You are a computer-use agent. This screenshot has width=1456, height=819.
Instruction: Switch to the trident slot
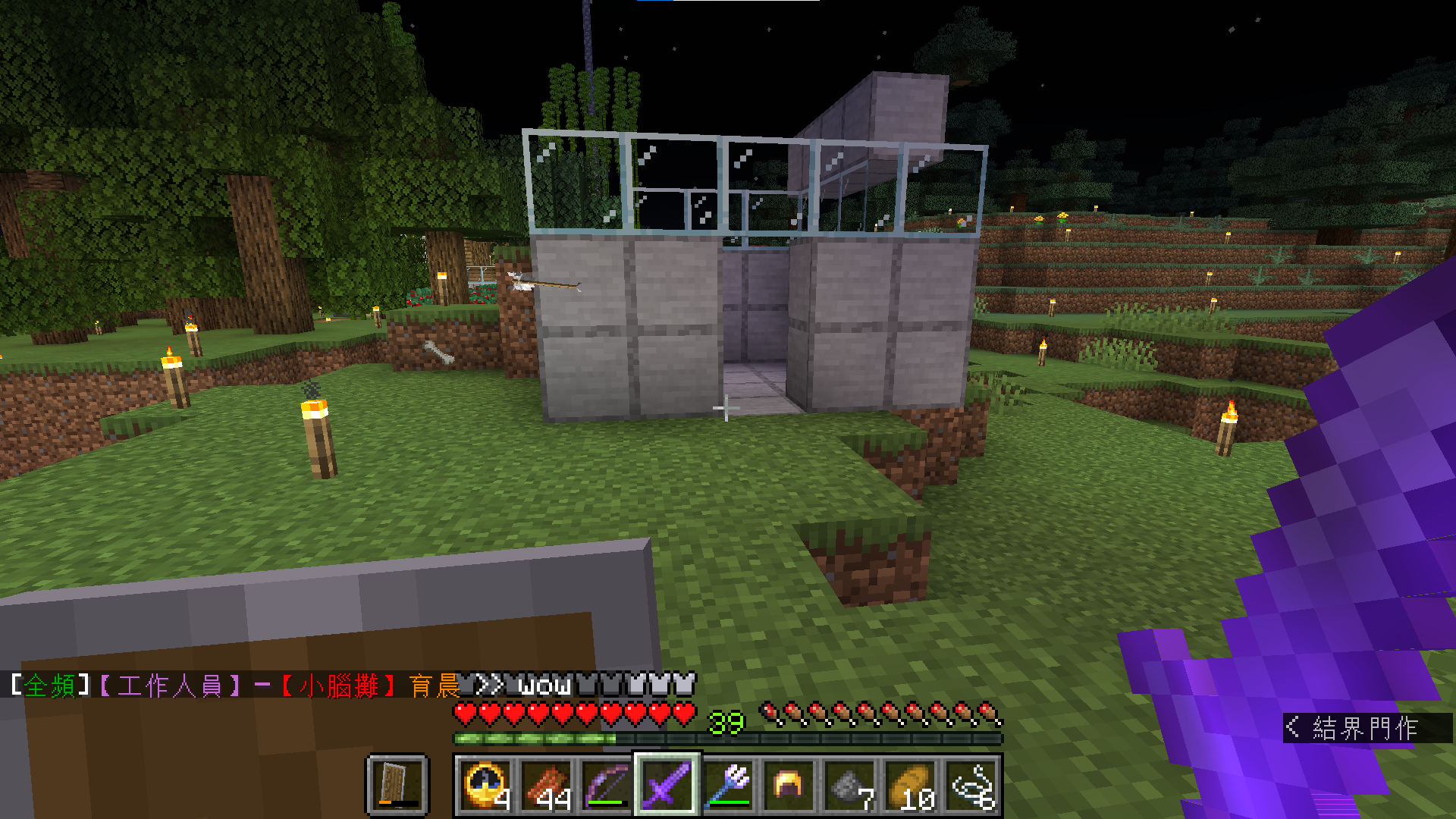[728, 786]
